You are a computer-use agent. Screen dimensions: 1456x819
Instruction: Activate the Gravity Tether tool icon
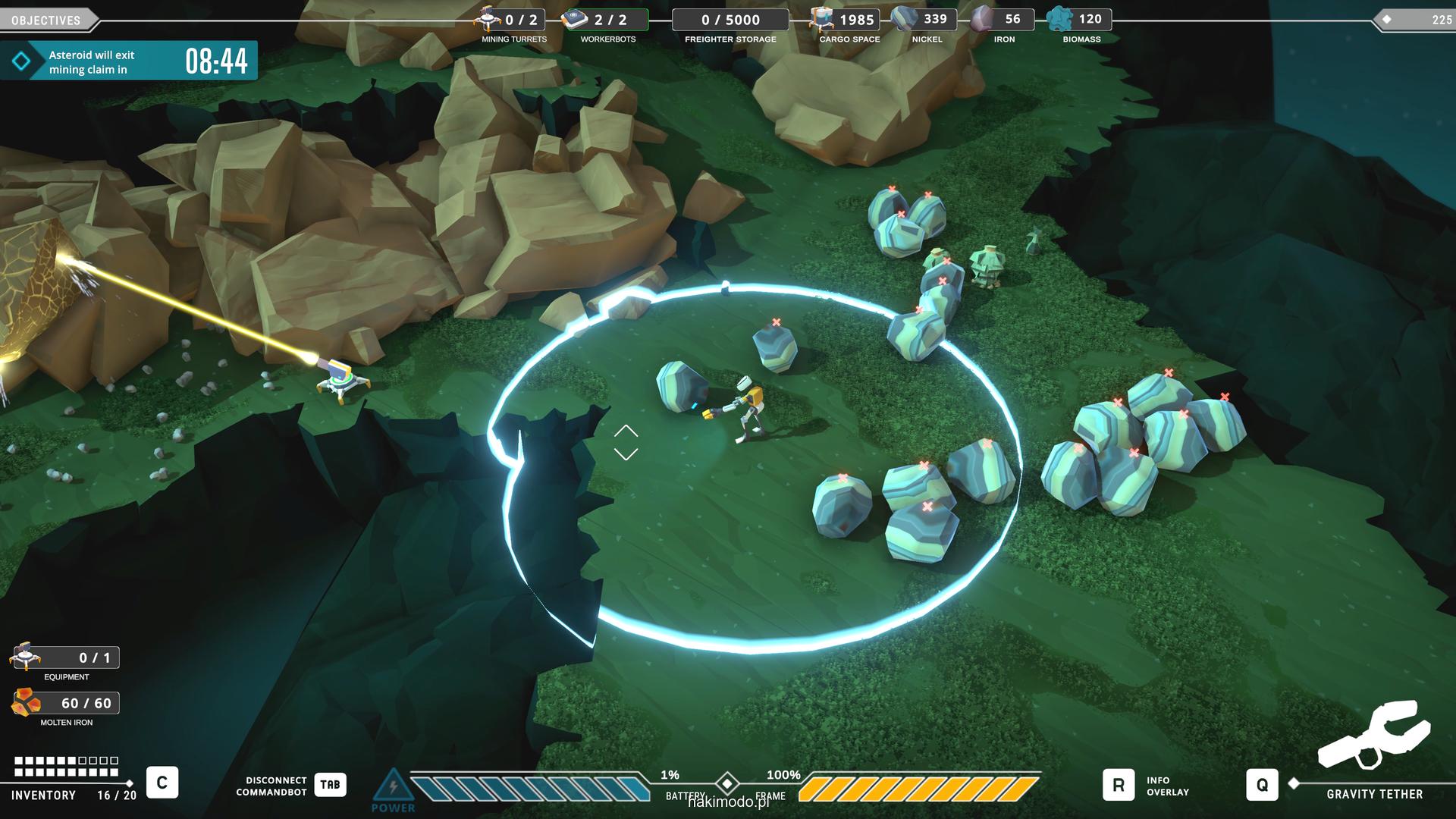click(1374, 734)
